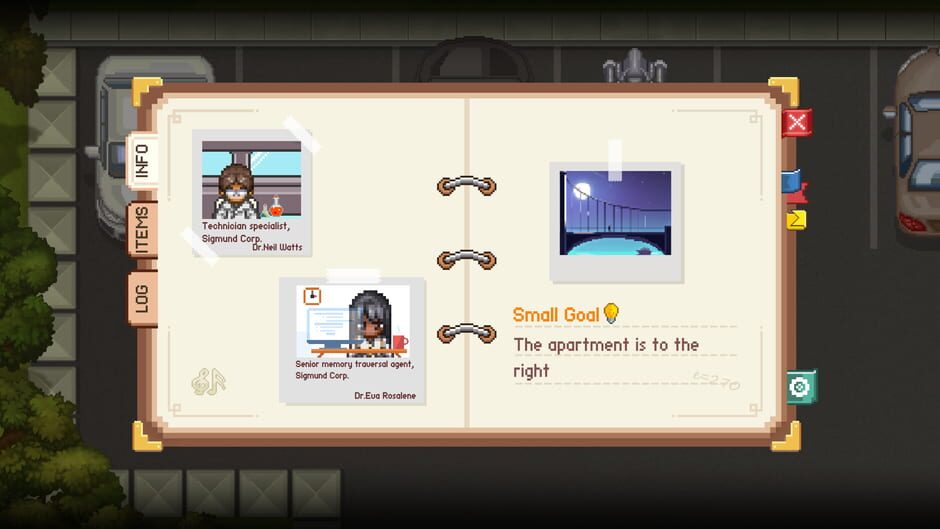Close the notebook with the red X

pos(796,123)
